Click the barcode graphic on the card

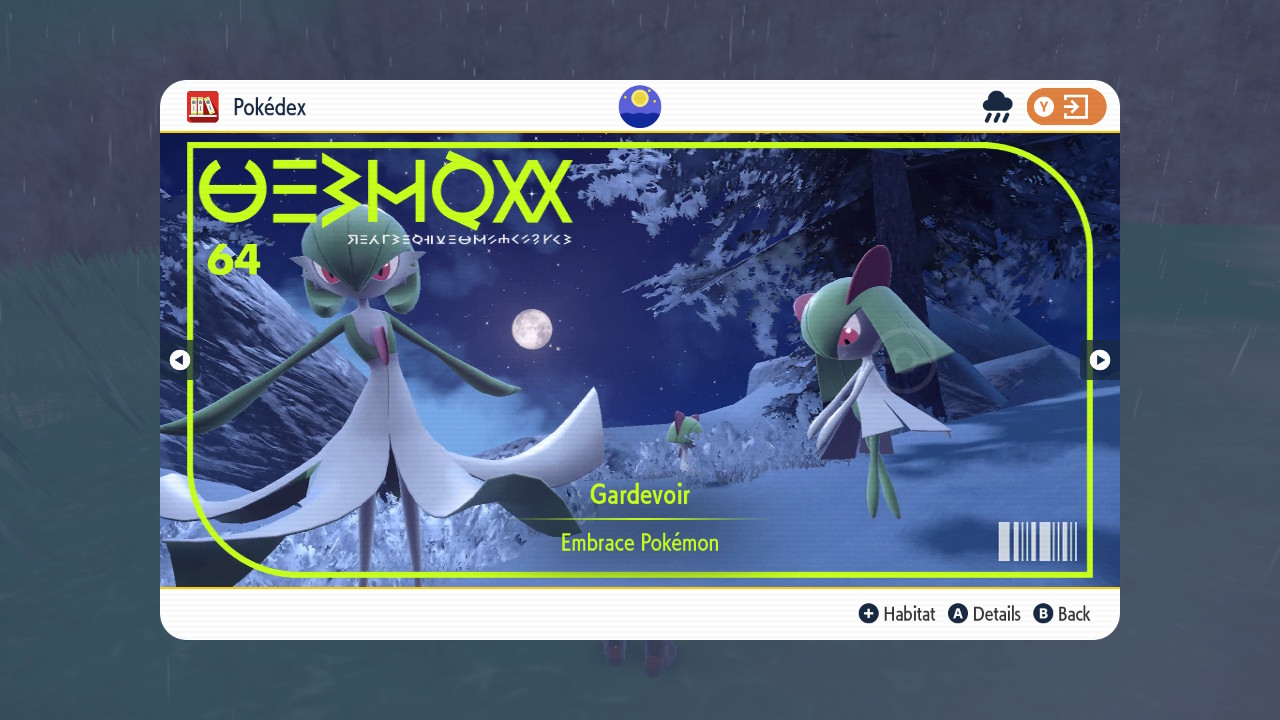click(x=1037, y=541)
